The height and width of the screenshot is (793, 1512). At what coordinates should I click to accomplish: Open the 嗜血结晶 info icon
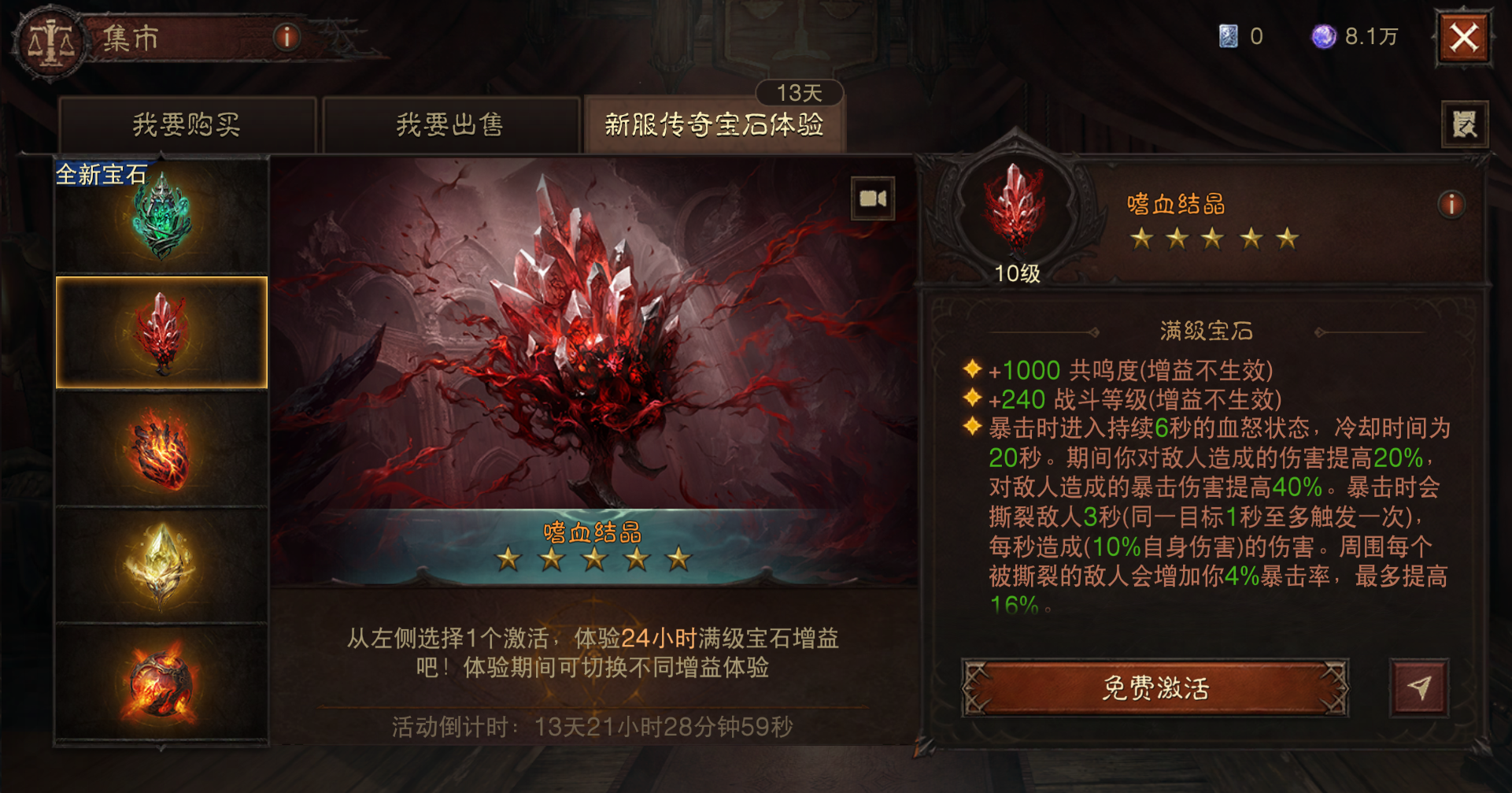click(x=1451, y=205)
